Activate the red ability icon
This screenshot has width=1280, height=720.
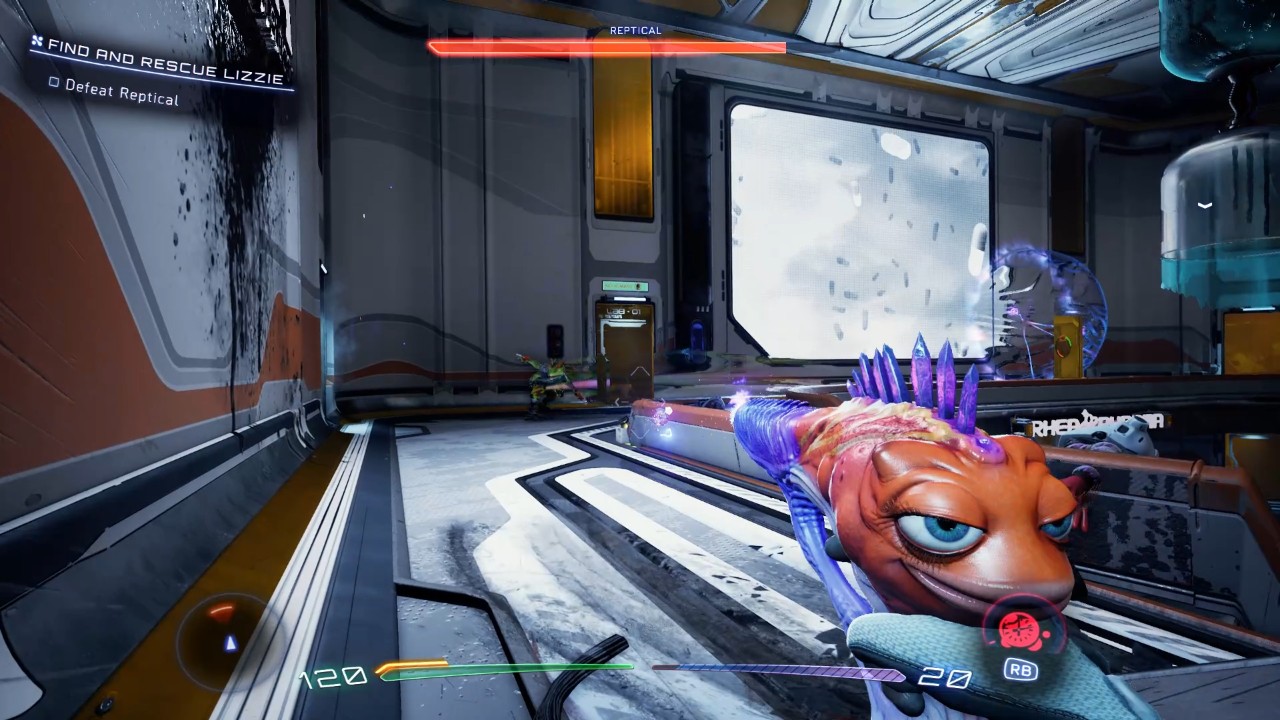pyautogui.click(x=1018, y=630)
